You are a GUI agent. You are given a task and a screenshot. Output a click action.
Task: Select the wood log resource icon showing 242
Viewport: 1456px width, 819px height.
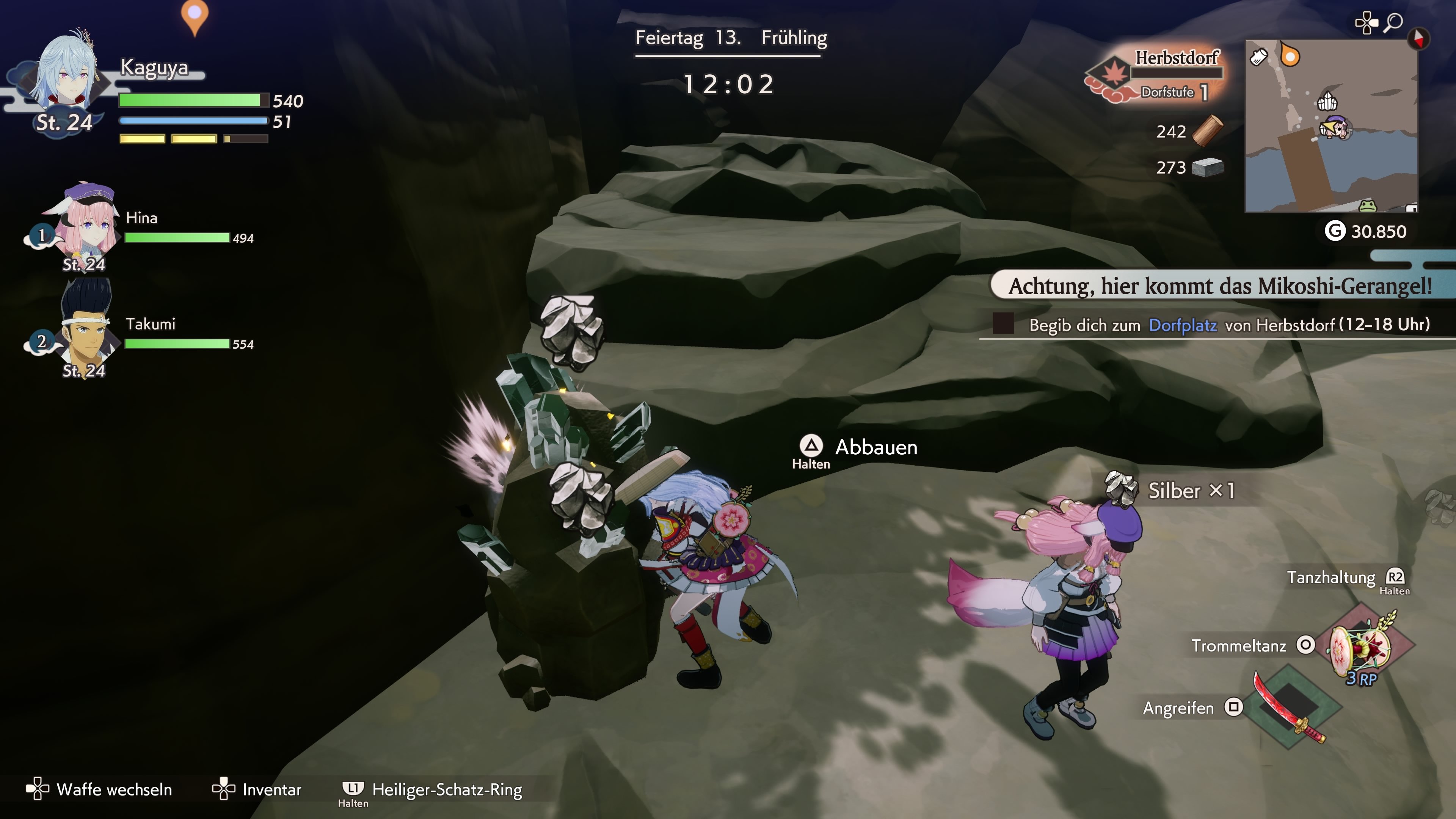click(1208, 131)
